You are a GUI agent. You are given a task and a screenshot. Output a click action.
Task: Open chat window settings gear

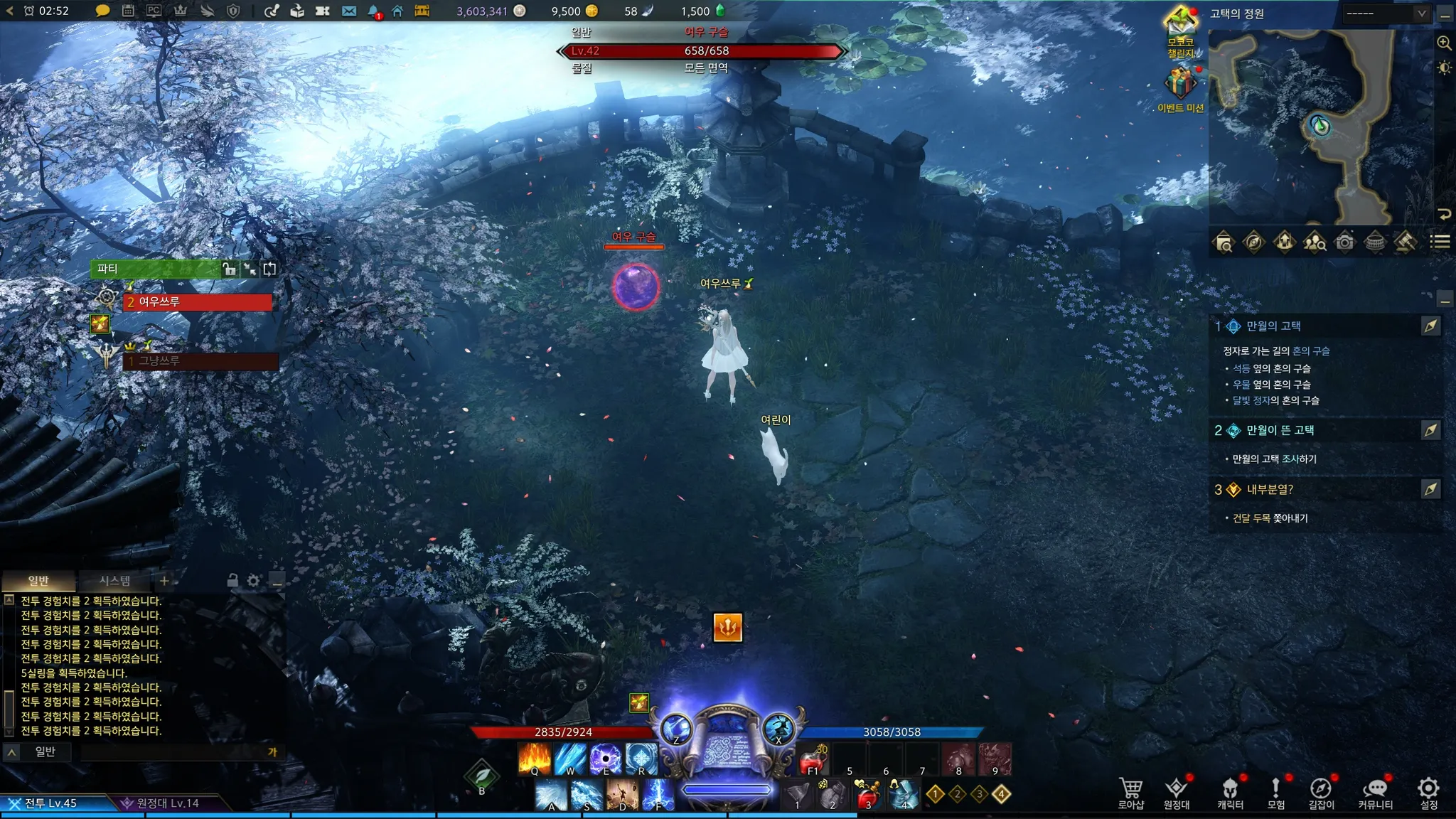coord(253,581)
